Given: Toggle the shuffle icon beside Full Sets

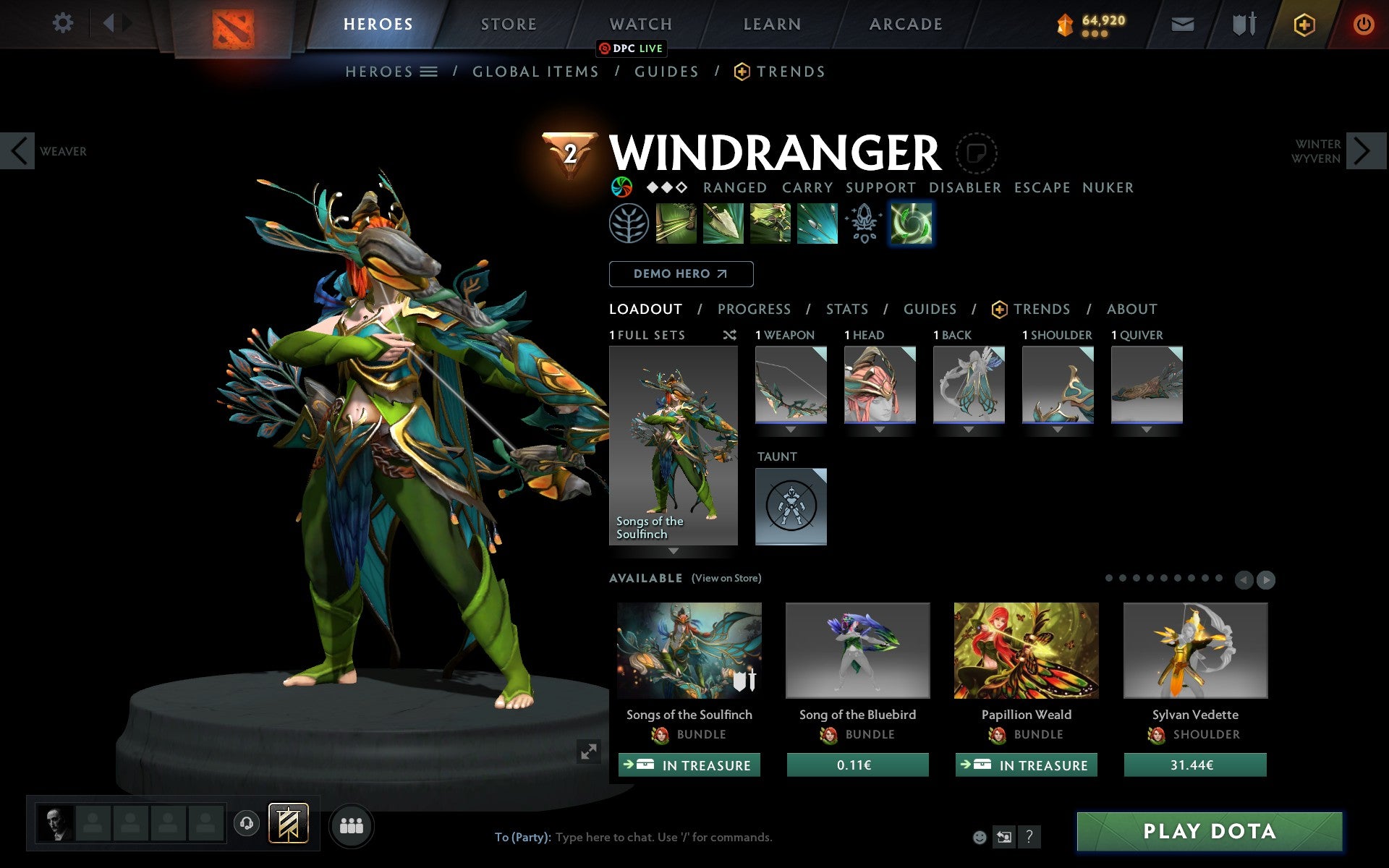Looking at the screenshot, I should [730, 335].
